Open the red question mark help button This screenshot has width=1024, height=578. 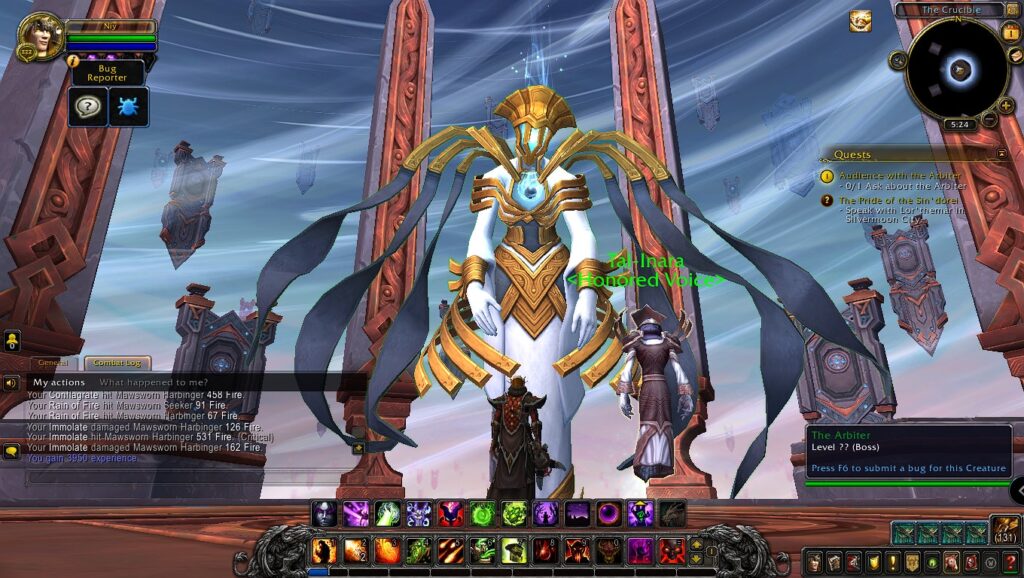pyautogui.click(x=1009, y=562)
